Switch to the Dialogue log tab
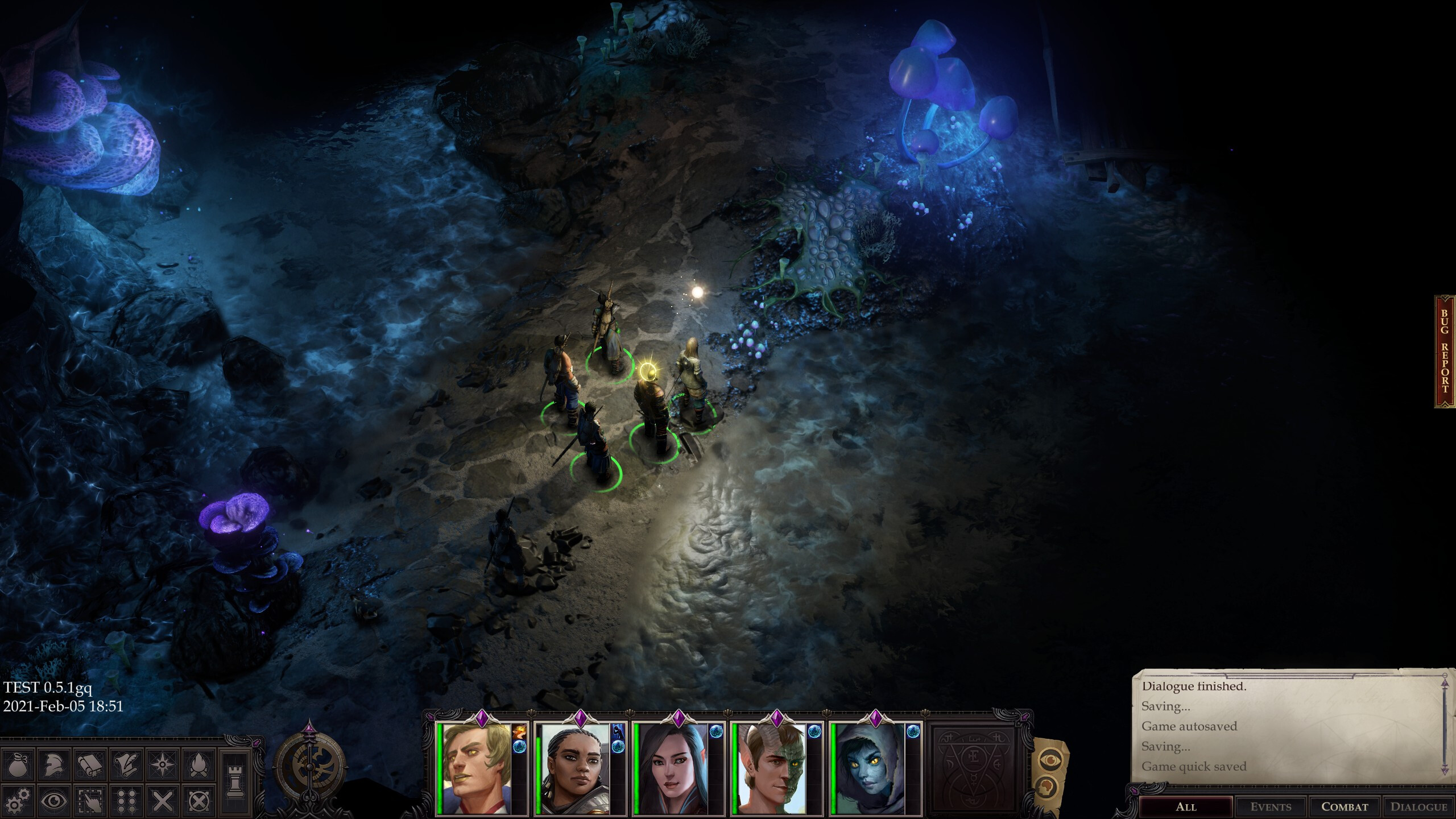The width and height of the screenshot is (1456, 819). pyautogui.click(x=1420, y=805)
